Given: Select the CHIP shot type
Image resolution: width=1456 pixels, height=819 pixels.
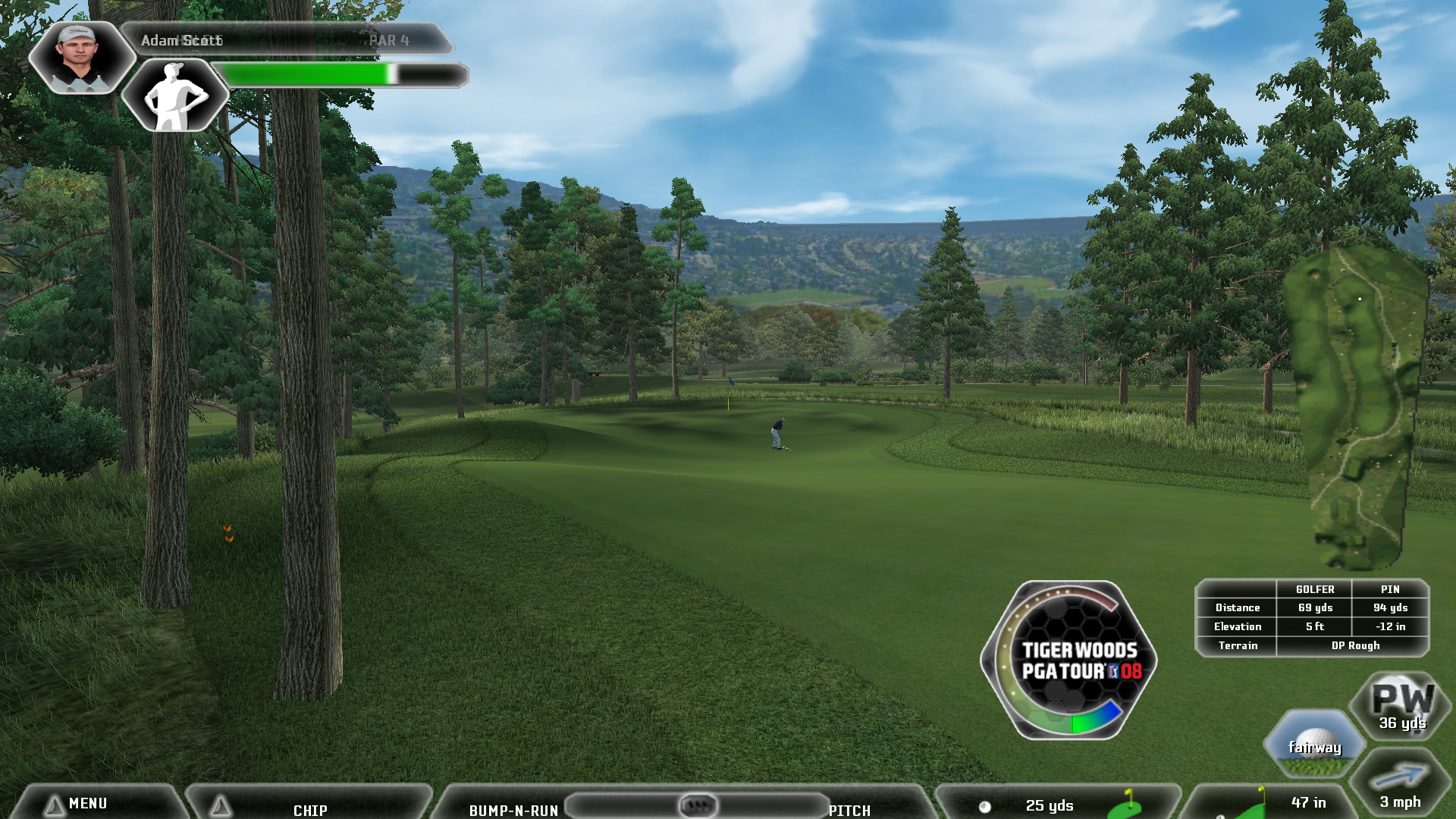Looking at the screenshot, I should (x=310, y=809).
